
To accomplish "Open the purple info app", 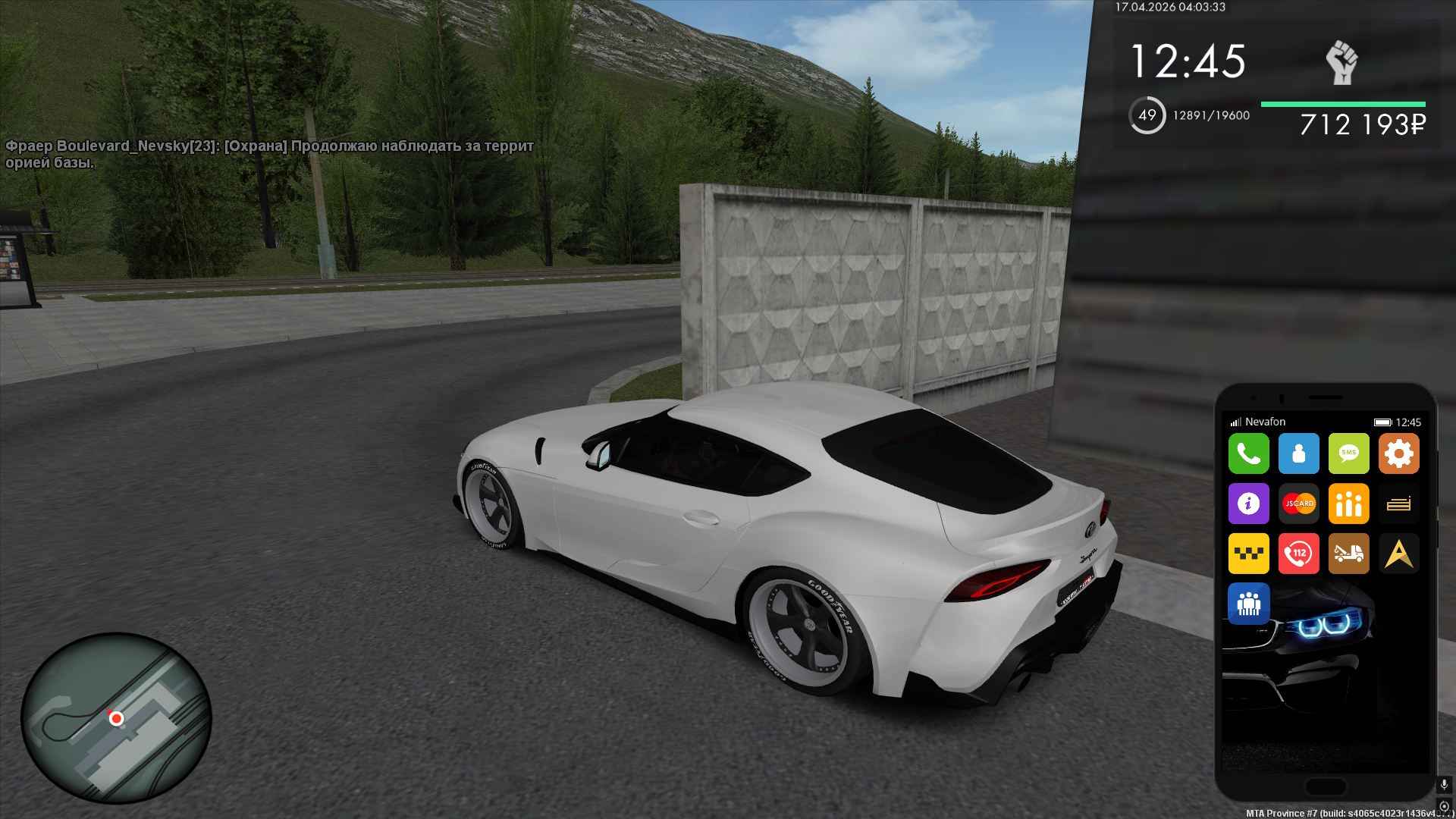I will [1248, 504].
